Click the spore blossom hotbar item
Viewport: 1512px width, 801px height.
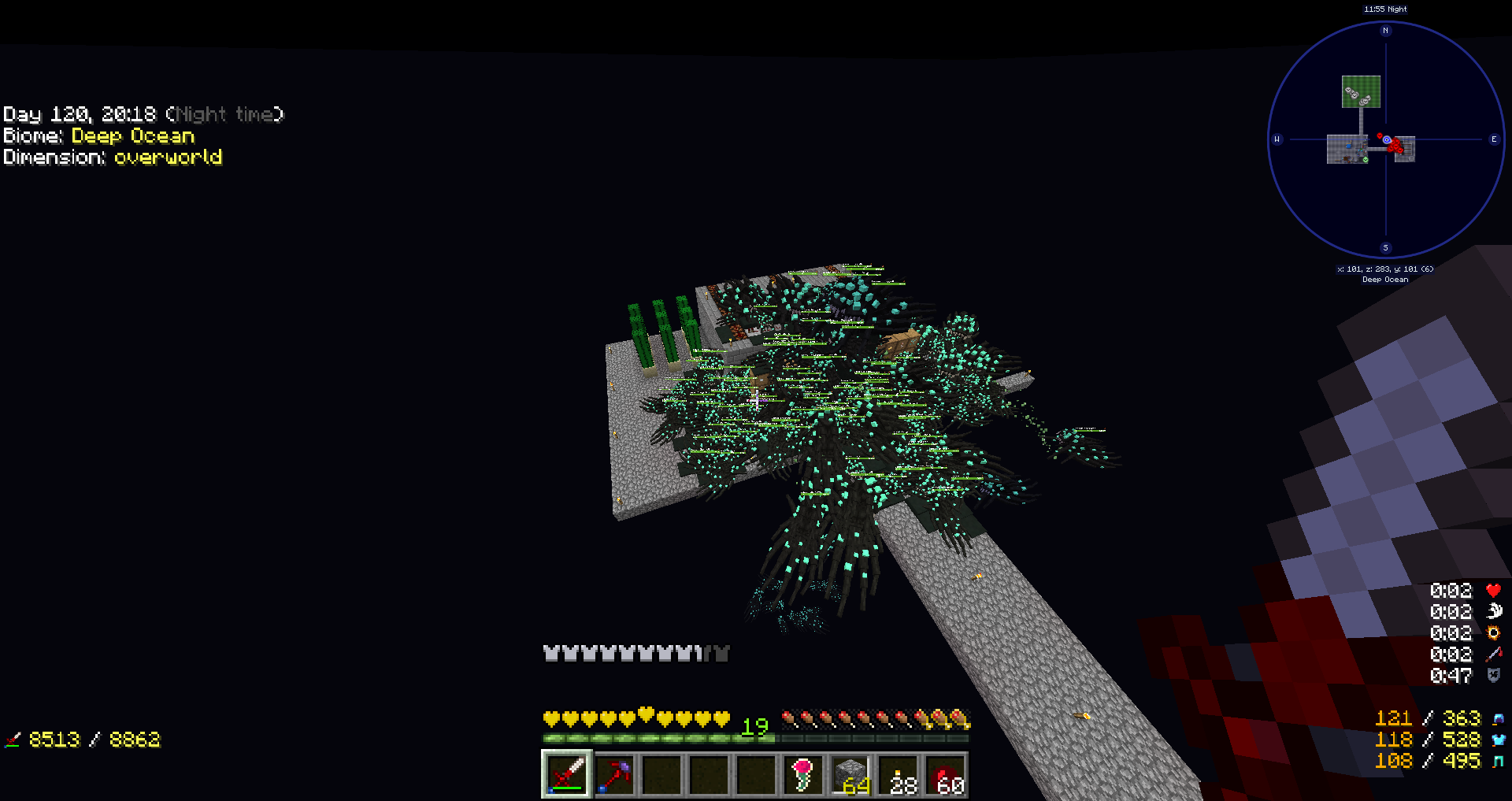point(802,775)
